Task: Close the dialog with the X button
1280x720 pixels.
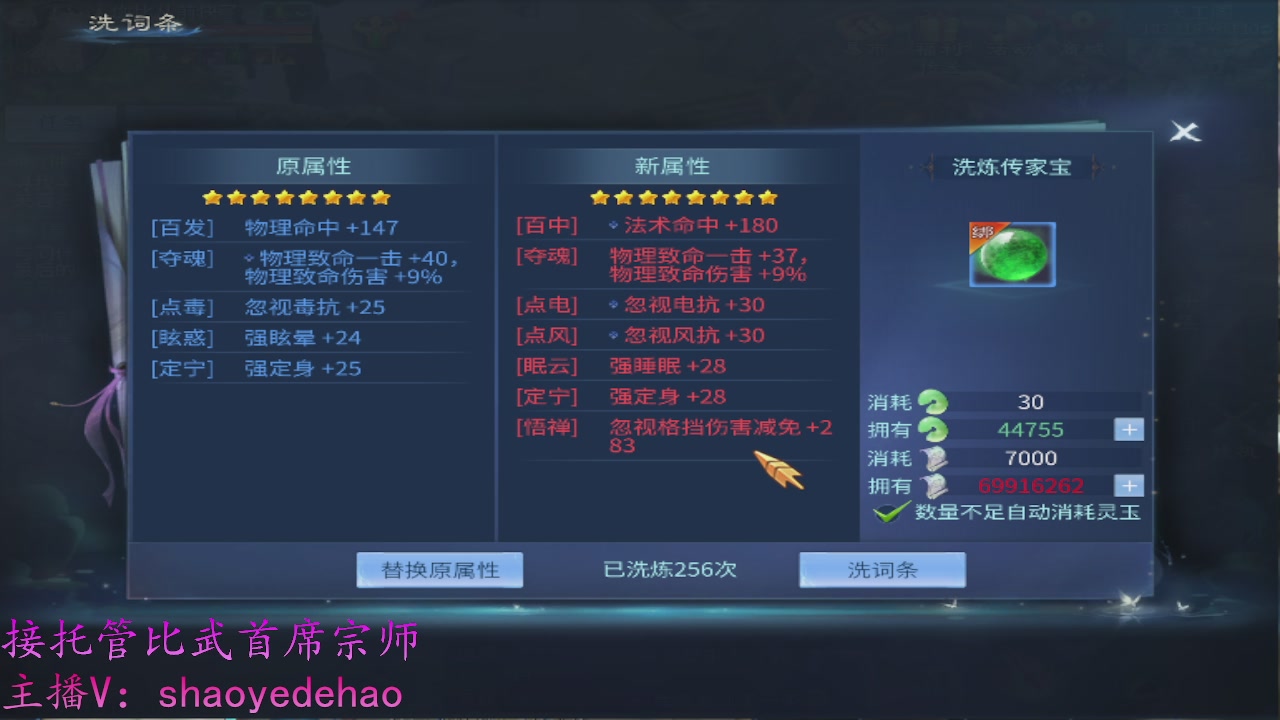Action: 1184,132
